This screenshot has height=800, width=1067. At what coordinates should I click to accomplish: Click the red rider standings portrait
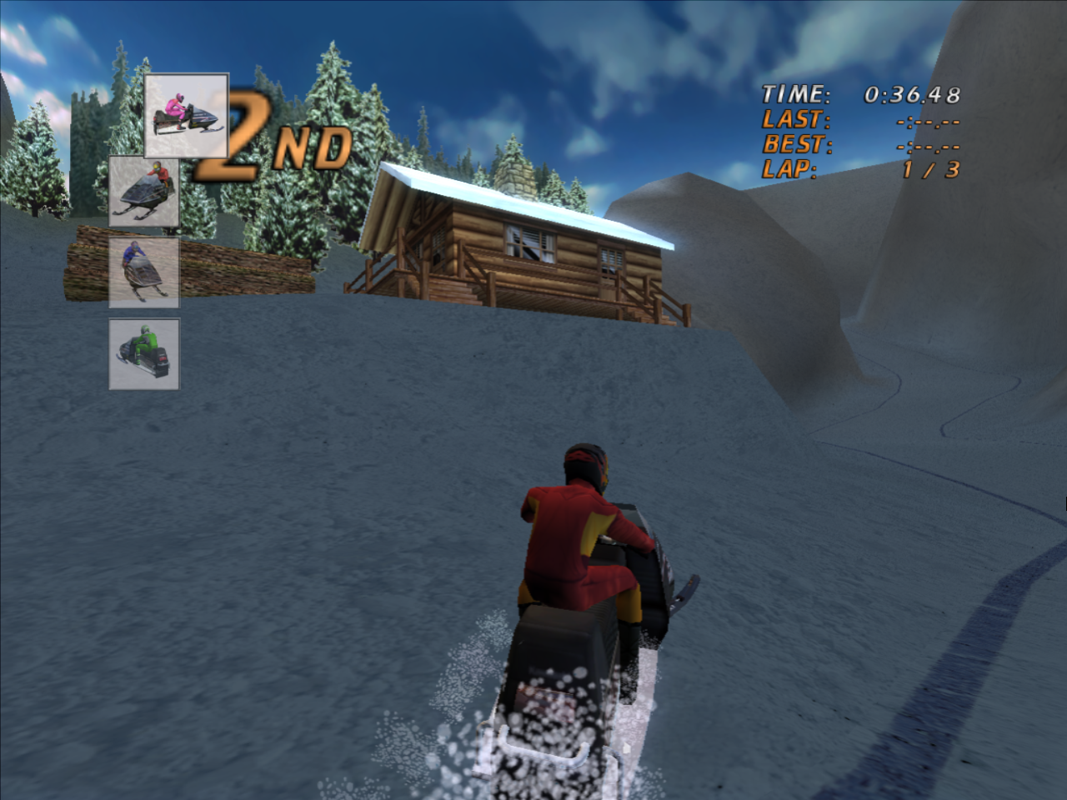point(144,191)
